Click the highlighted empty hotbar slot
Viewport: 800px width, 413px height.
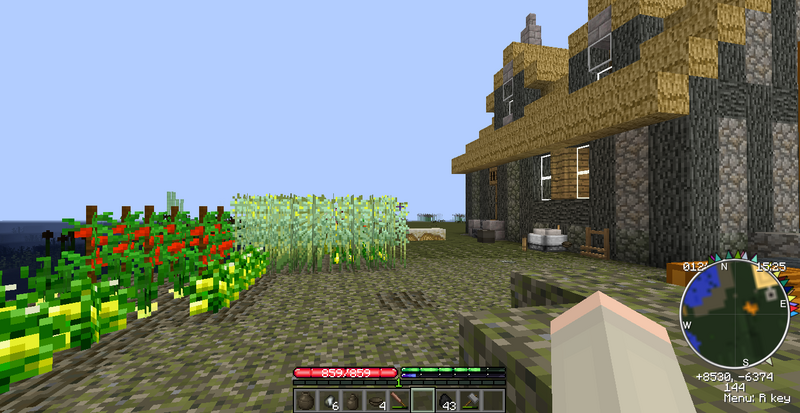click(421, 401)
